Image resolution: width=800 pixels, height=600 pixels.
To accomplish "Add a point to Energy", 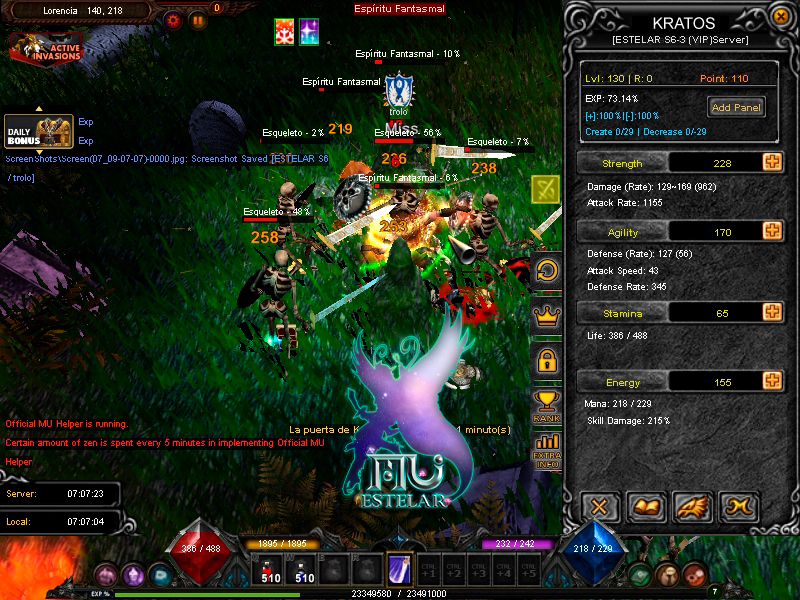I will click(772, 381).
